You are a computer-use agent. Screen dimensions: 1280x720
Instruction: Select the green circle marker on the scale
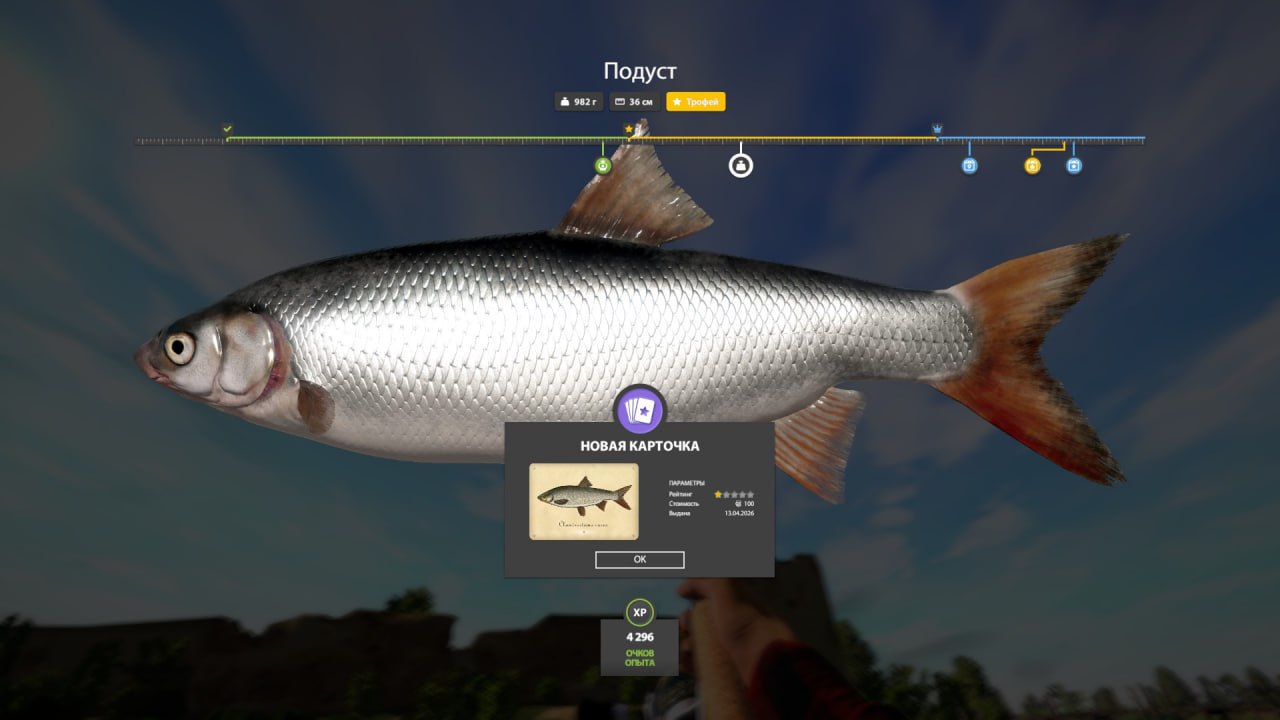tap(602, 166)
